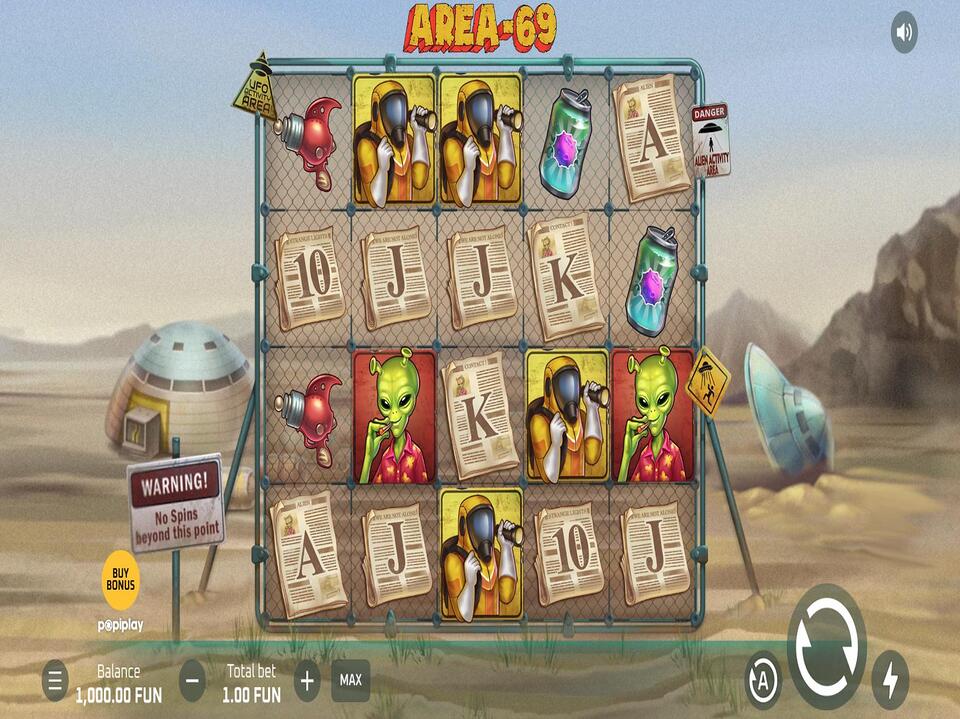The height and width of the screenshot is (719, 960).
Task: Set the bet to MAX
Action: coord(351,680)
